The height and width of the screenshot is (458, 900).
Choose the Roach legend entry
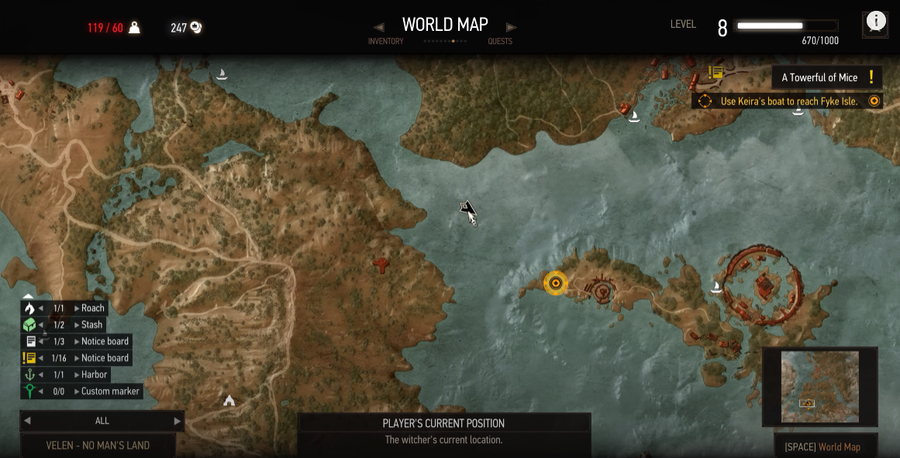[92, 309]
